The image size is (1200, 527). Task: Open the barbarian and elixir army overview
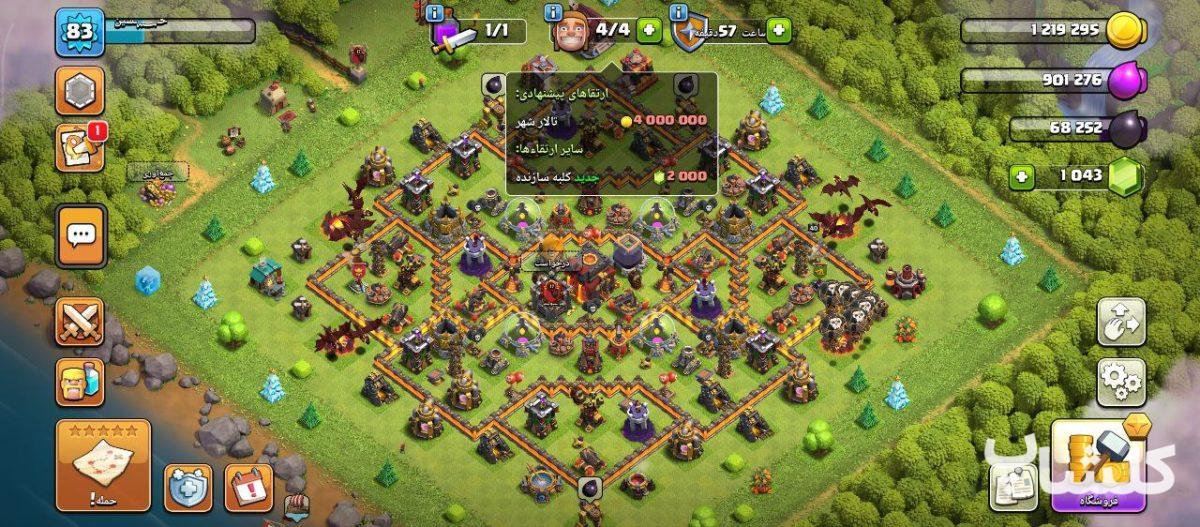80,382
